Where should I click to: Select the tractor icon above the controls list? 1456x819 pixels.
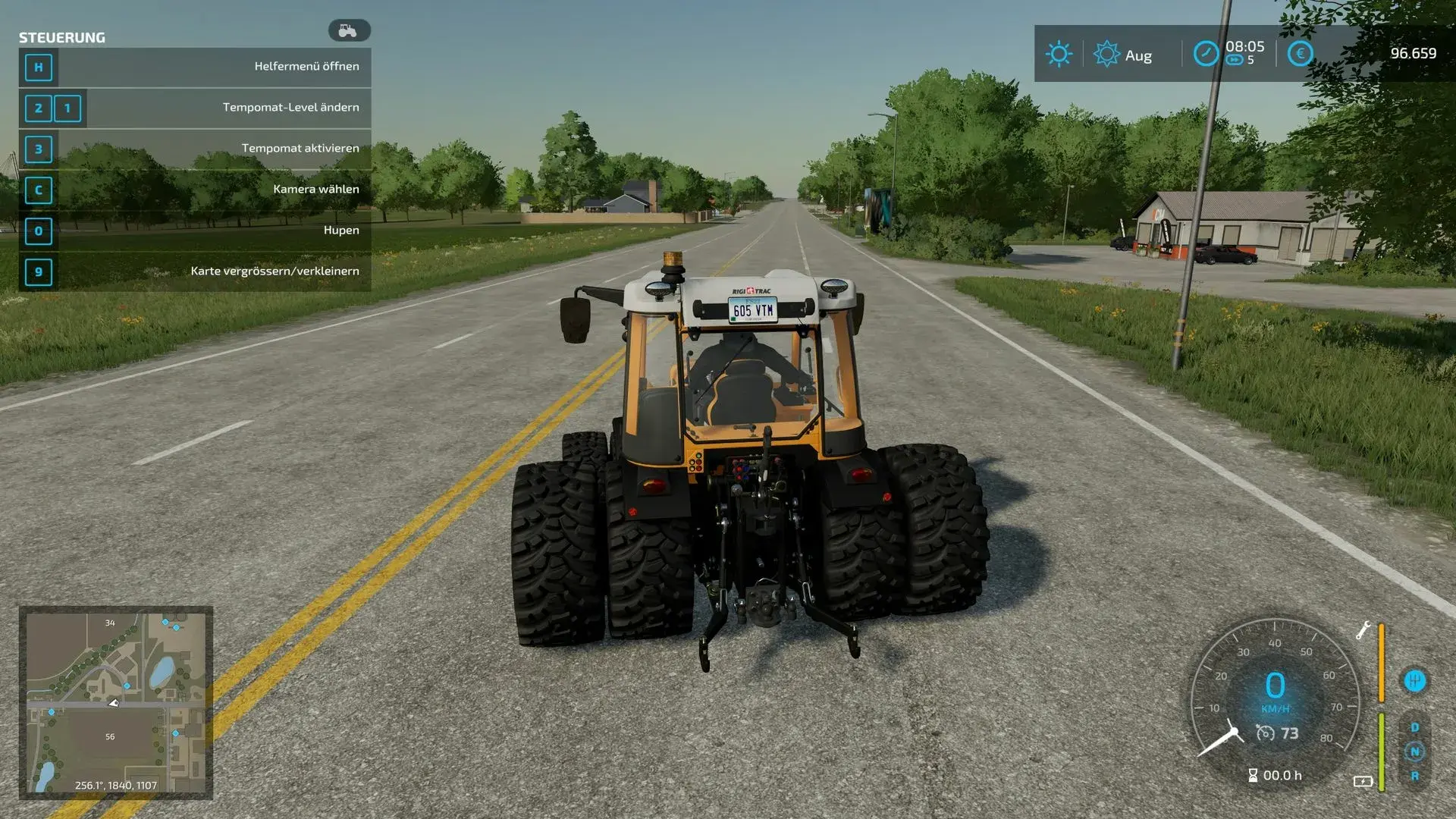(x=349, y=30)
